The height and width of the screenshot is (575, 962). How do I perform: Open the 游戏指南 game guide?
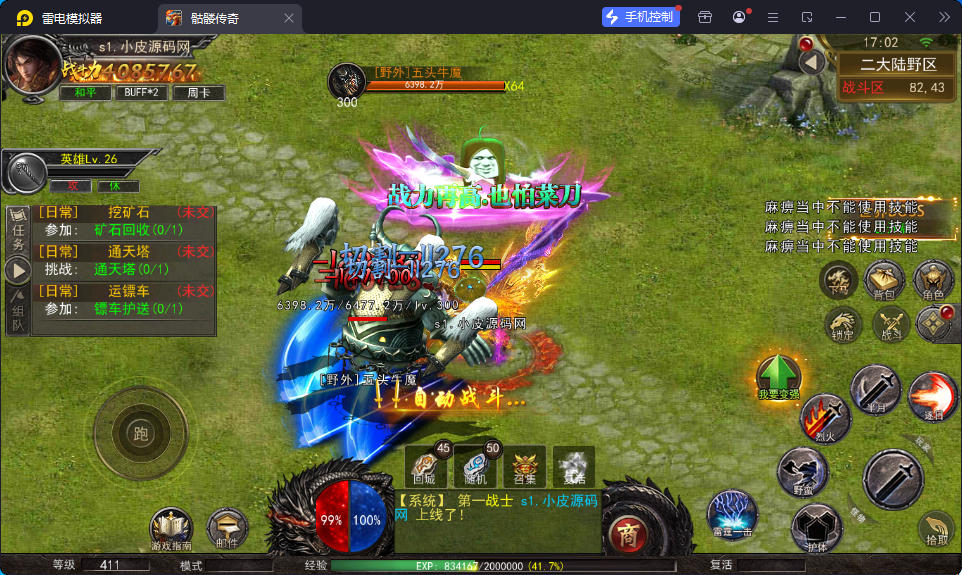pos(171,528)
